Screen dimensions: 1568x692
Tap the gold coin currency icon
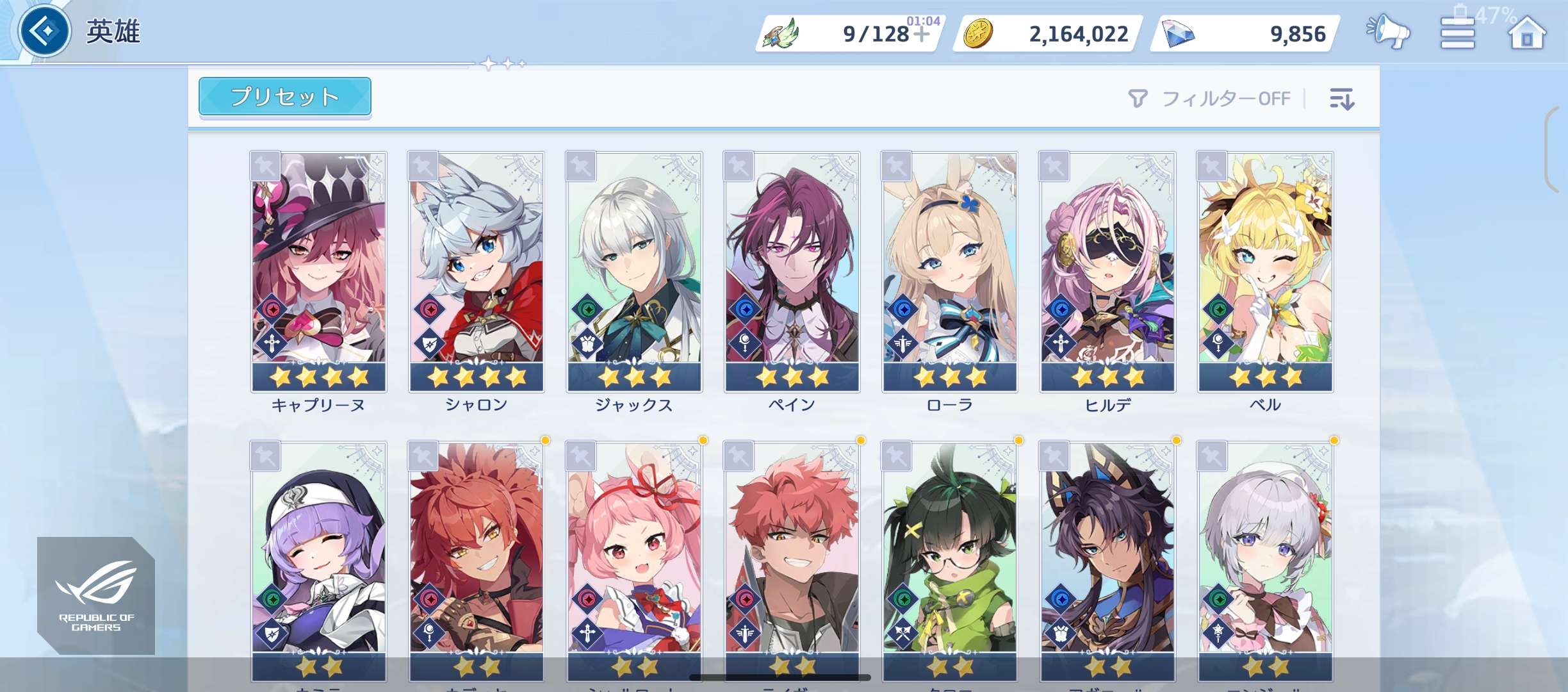tap(978, 34)
